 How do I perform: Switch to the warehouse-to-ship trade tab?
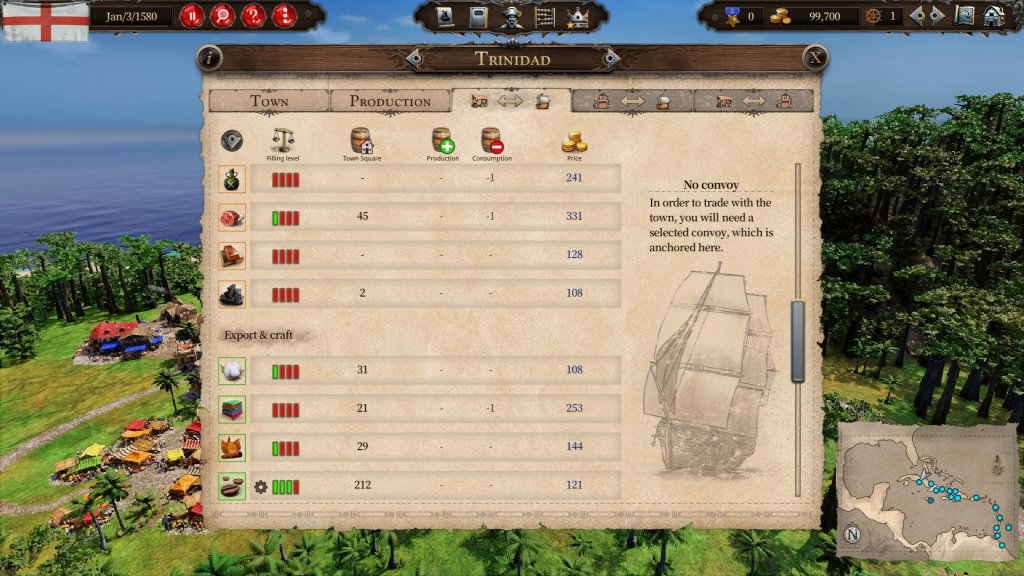pos(632,101)
